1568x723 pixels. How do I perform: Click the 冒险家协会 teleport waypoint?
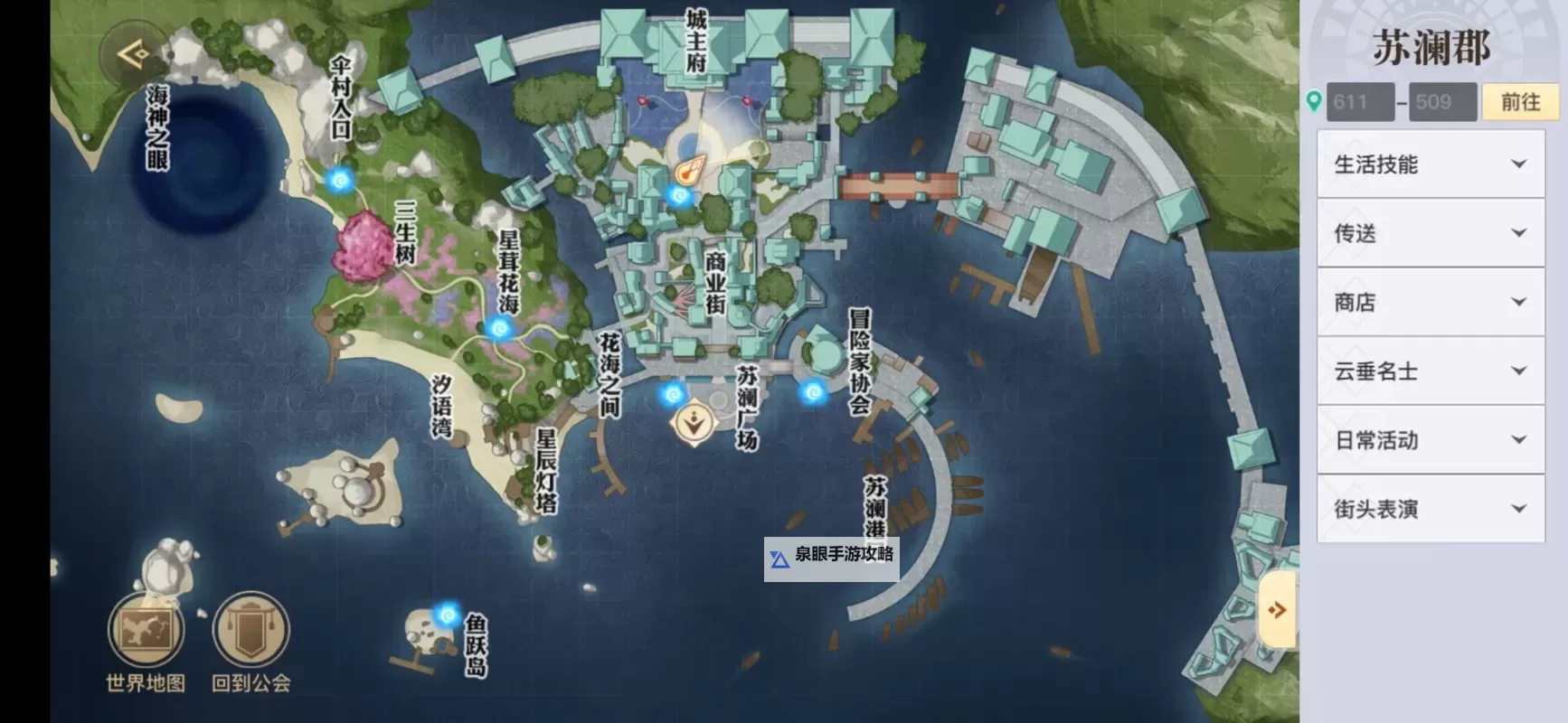(813, 392)
